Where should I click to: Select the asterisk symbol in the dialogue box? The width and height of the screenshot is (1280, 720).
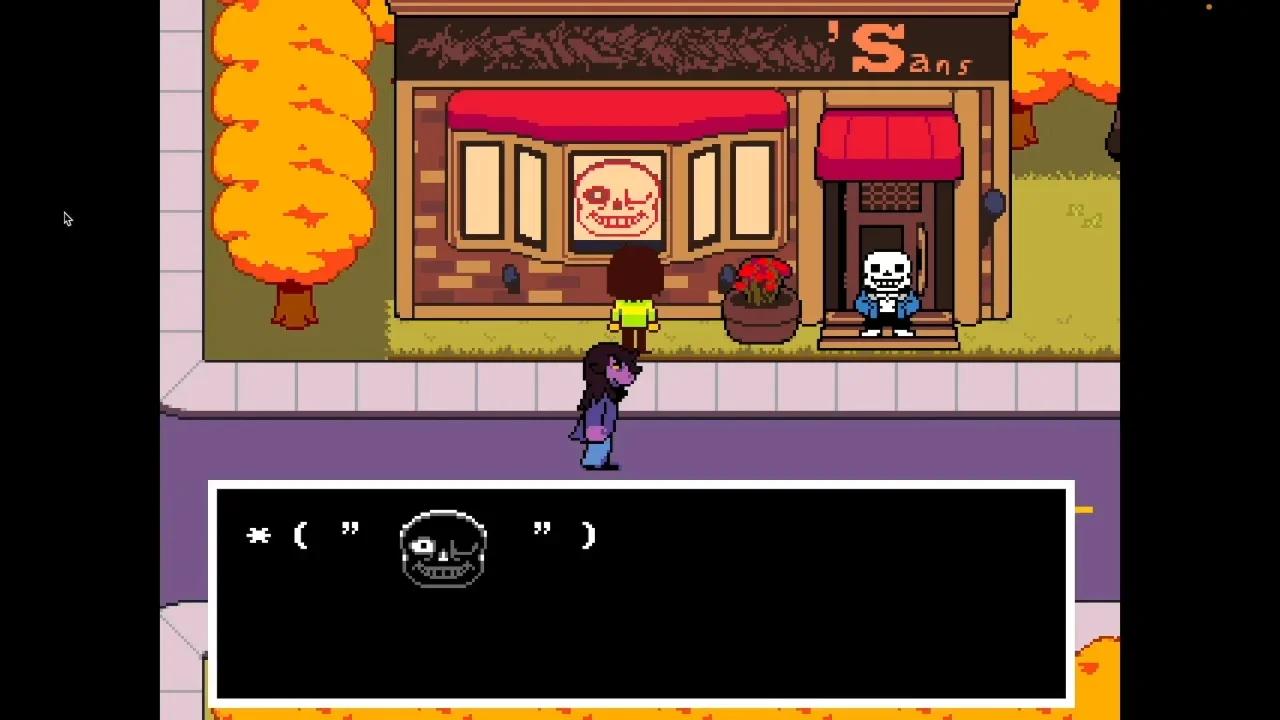click(x=258, y=536)
